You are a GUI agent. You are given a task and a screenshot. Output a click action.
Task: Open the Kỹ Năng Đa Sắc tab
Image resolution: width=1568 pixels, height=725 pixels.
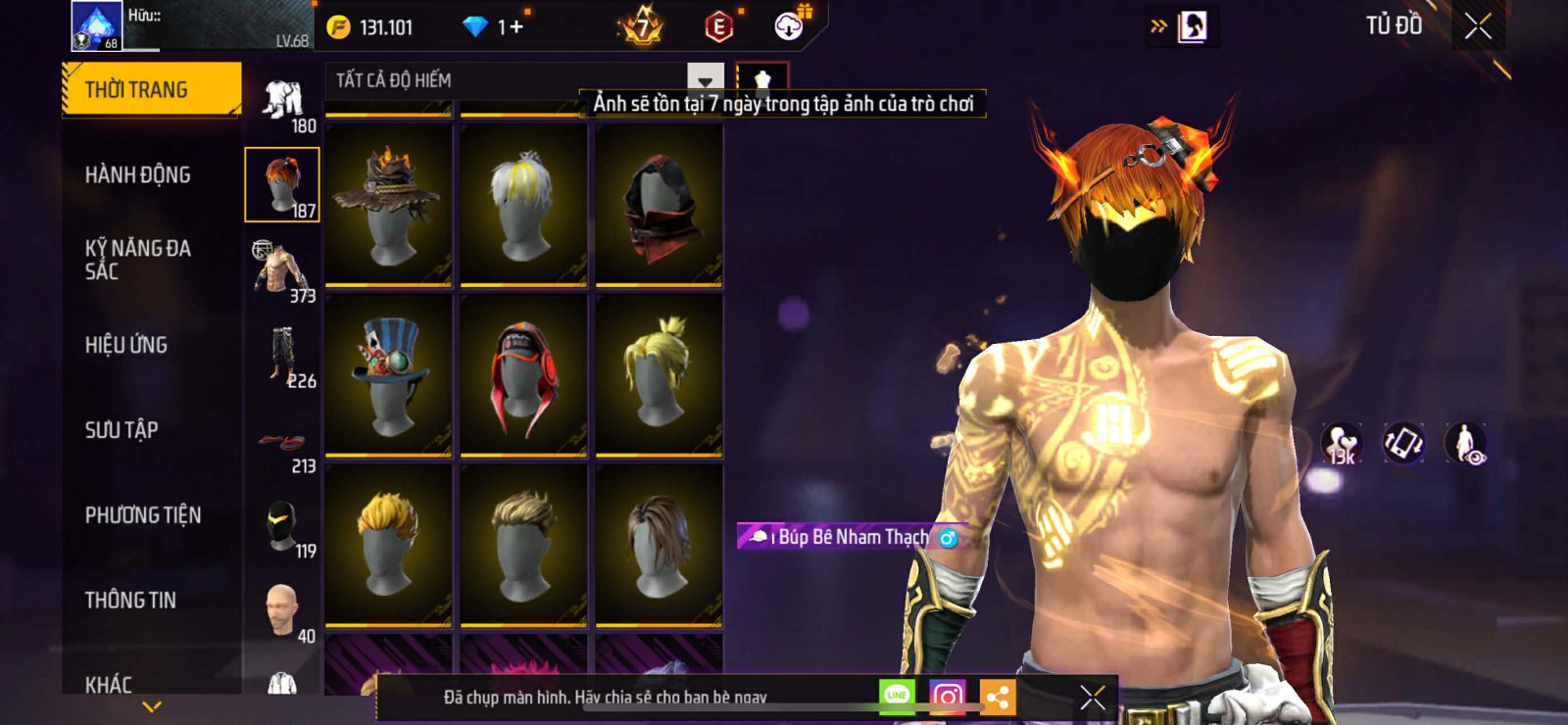point(138,260)
